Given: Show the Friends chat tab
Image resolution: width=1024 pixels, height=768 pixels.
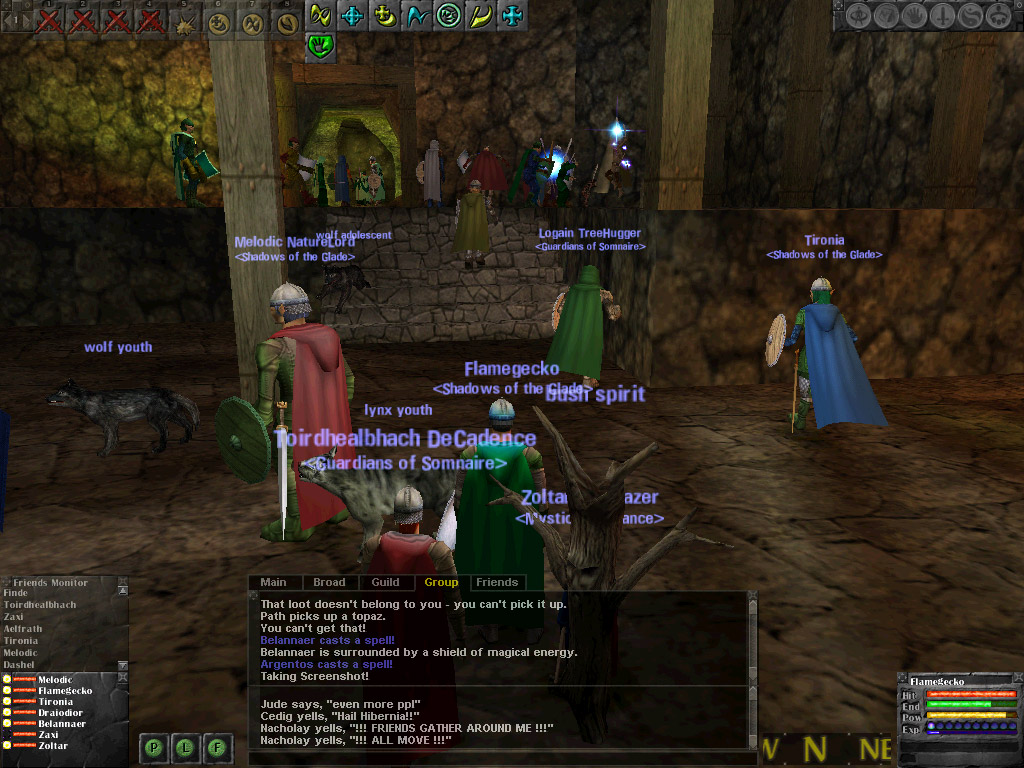Looking at the screenshot, I should [x=497, y=582].
